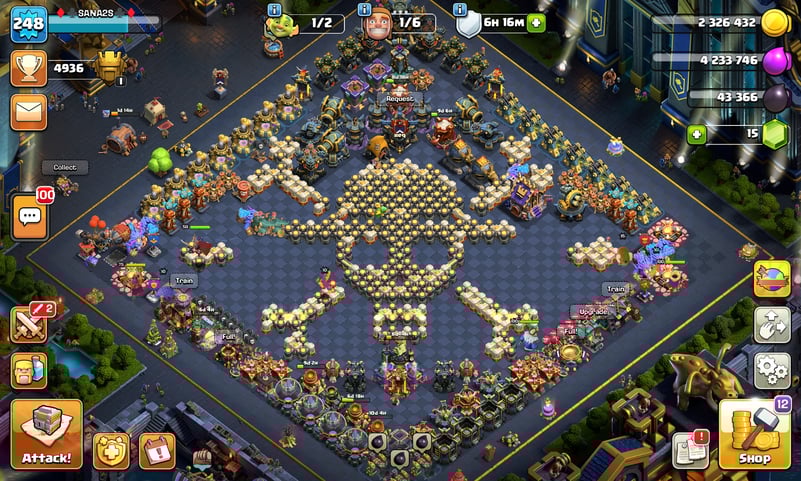Open the player profile from level 248 badge
Viewport: 801px width, 481px height.
click(29, 23)
